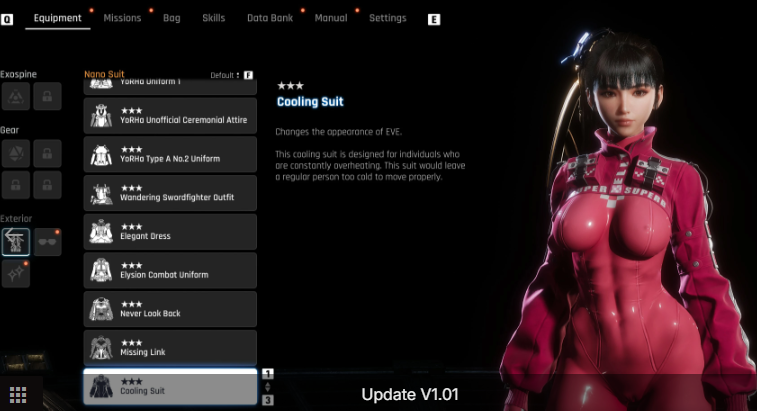Switch to the Missions tab
This screenshot has width=757, height=411.
point(122,18)
